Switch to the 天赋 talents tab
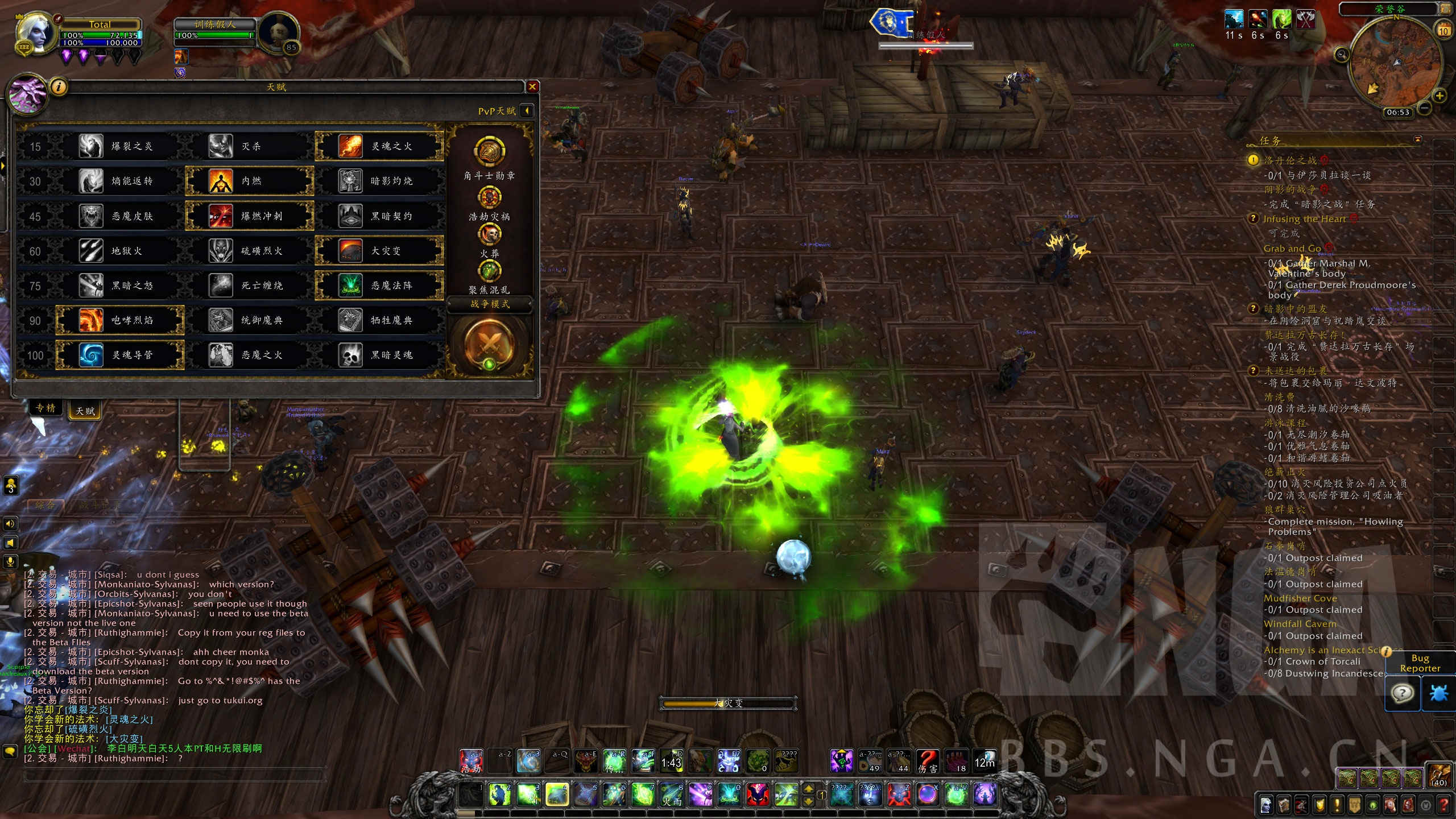Viewport: 1456px width, 819px height. pos(85,411)
